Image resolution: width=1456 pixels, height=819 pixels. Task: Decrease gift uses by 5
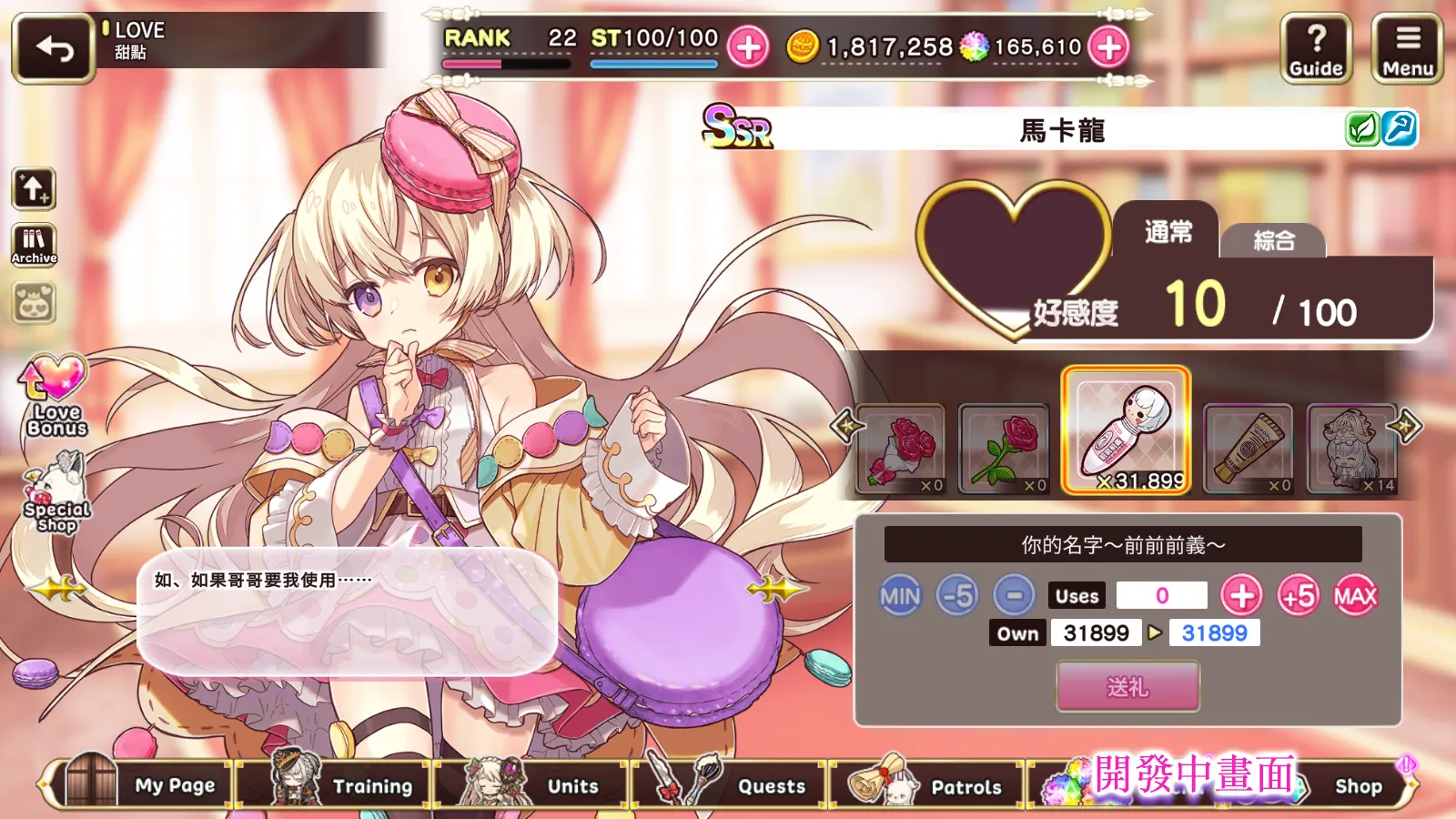957,596
